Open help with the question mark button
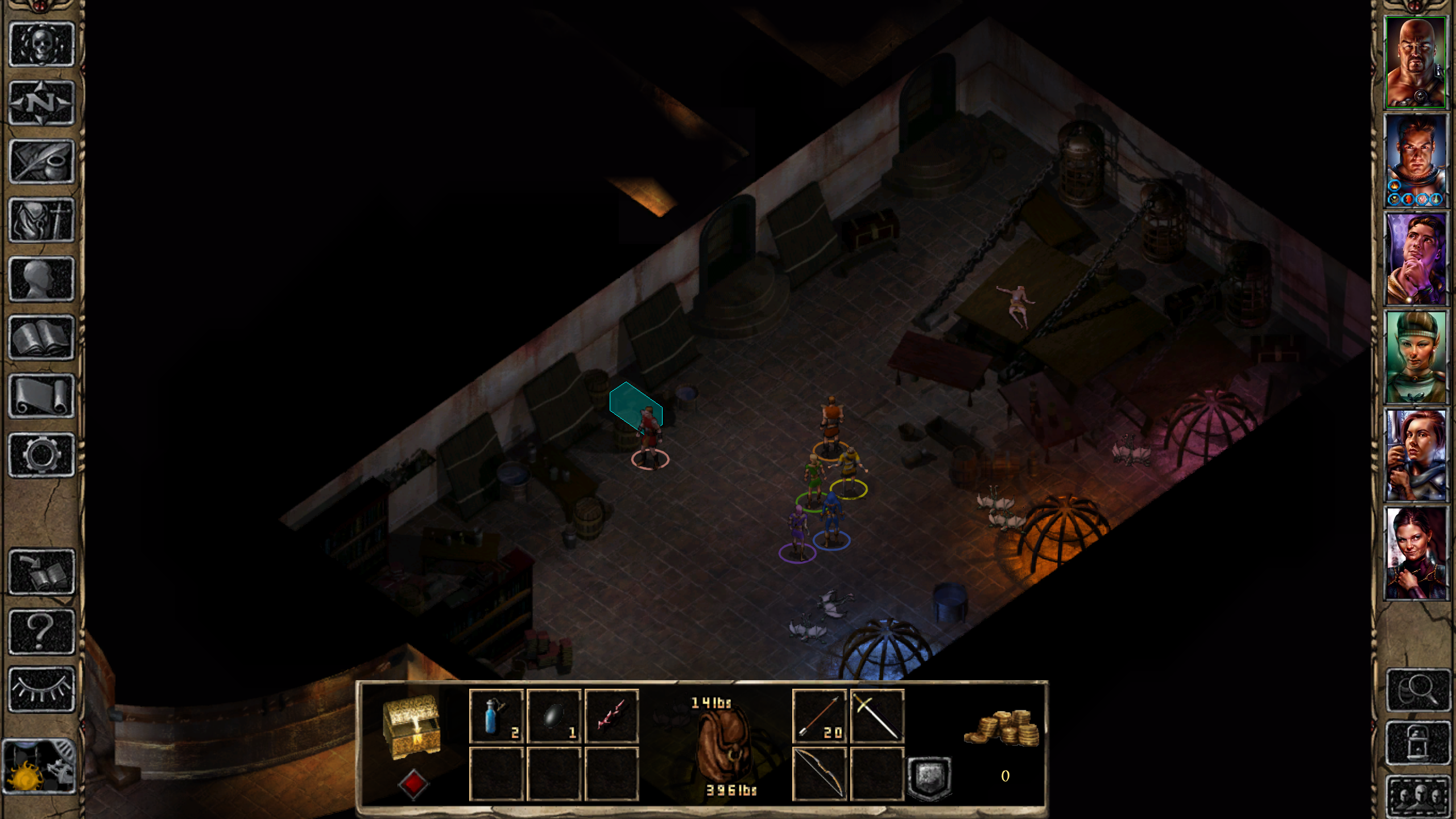 (42, 631)
